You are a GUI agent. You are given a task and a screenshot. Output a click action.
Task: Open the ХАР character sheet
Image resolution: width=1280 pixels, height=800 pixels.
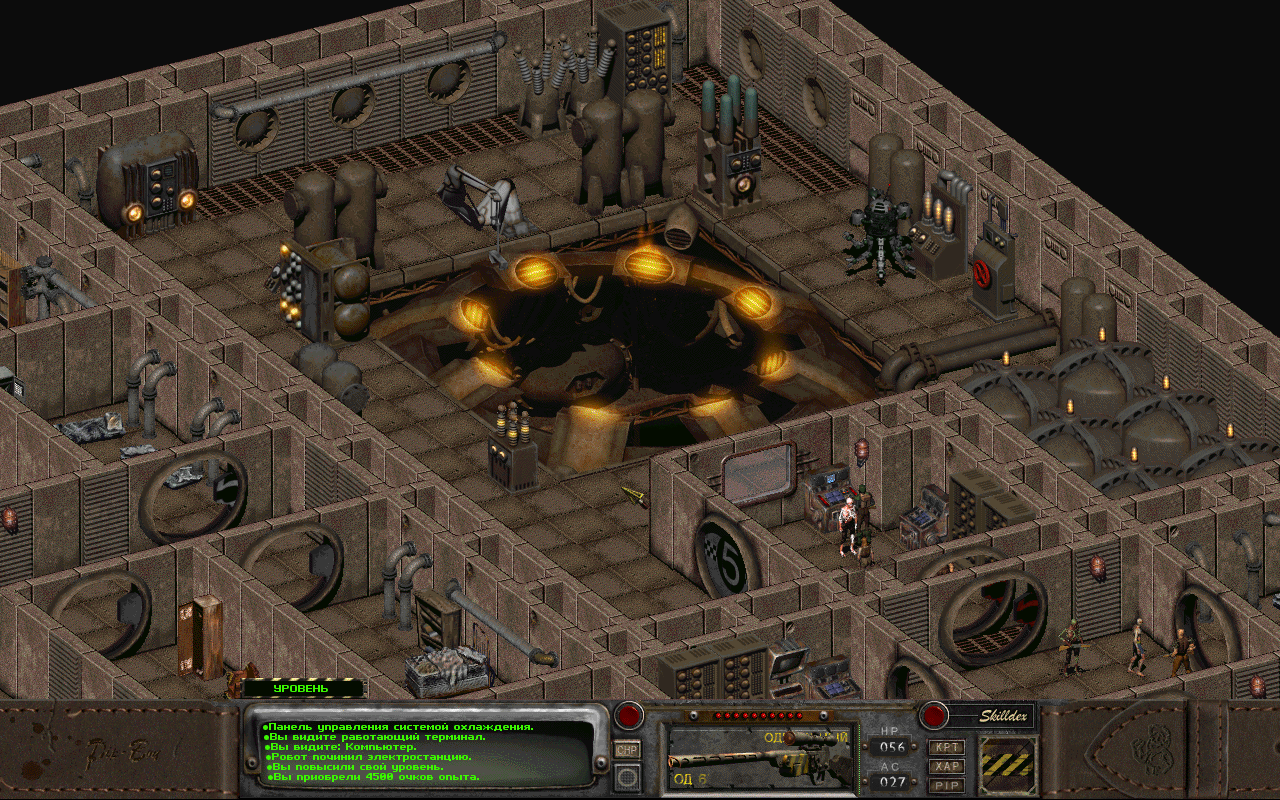[x=946, y=766]
